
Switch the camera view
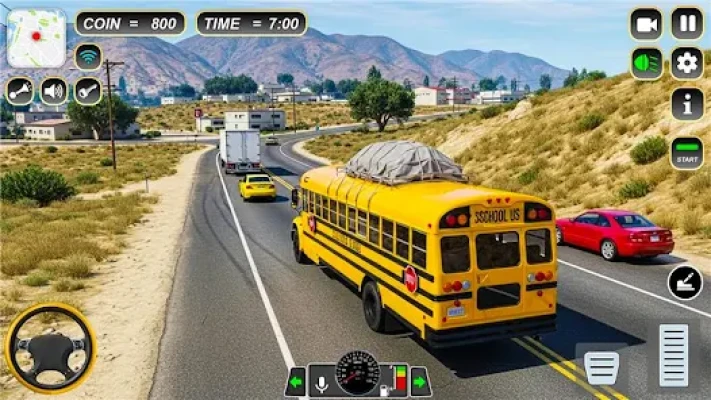pyautogui.click(x=646, y=23)
